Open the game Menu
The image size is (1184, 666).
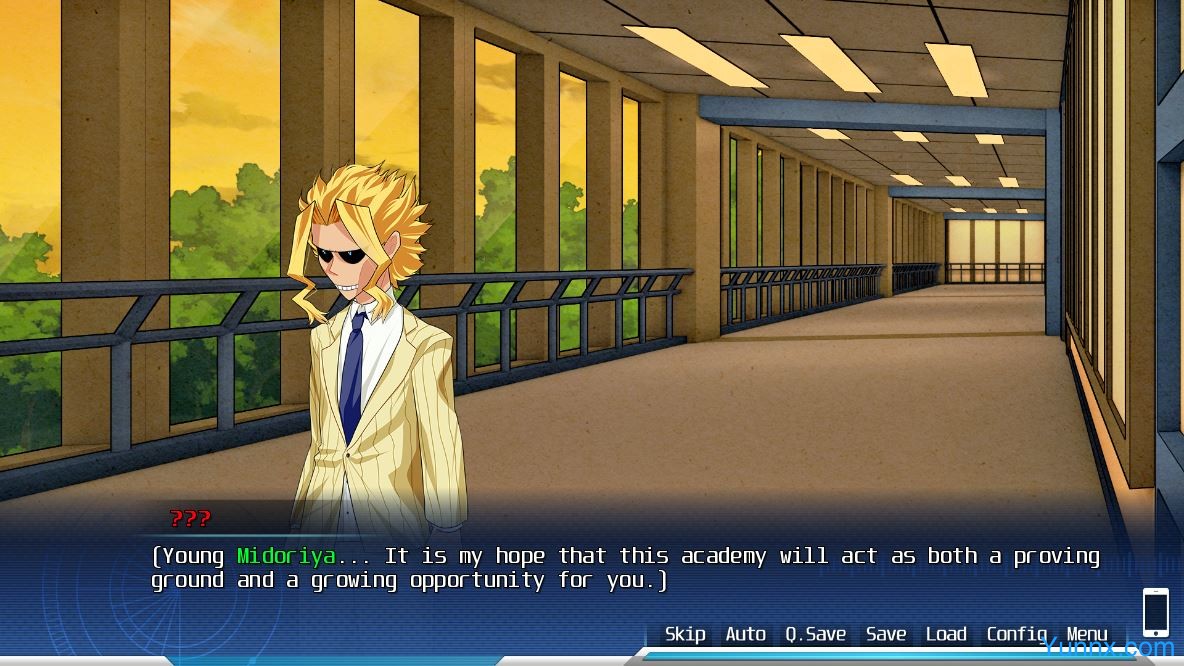[x=1087, y=634]
